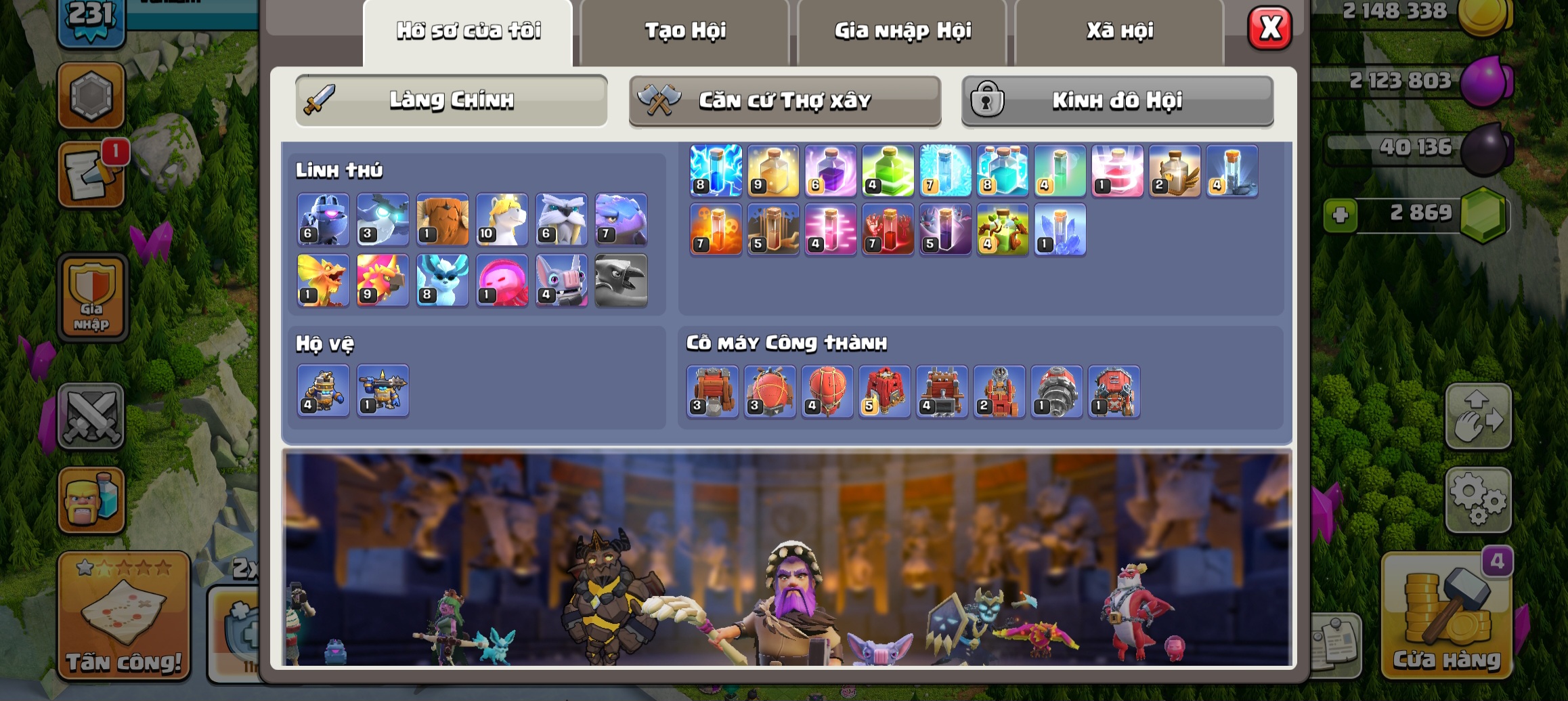Switch to the Xã hội tab
Viewport: 1568px width, 701px height.
coord(1120,31)
